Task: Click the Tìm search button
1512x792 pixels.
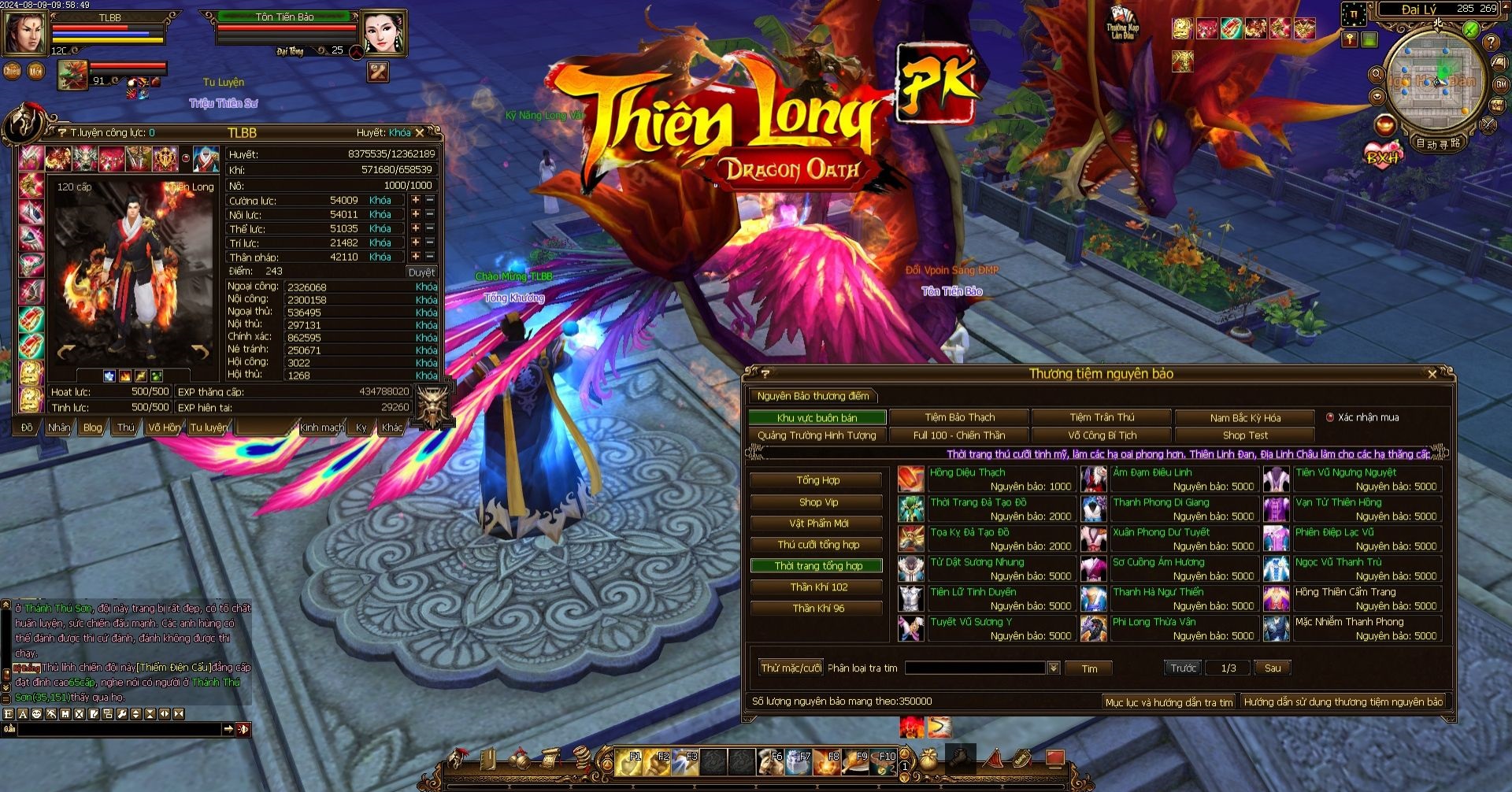Action: (x=1089, y=668)
